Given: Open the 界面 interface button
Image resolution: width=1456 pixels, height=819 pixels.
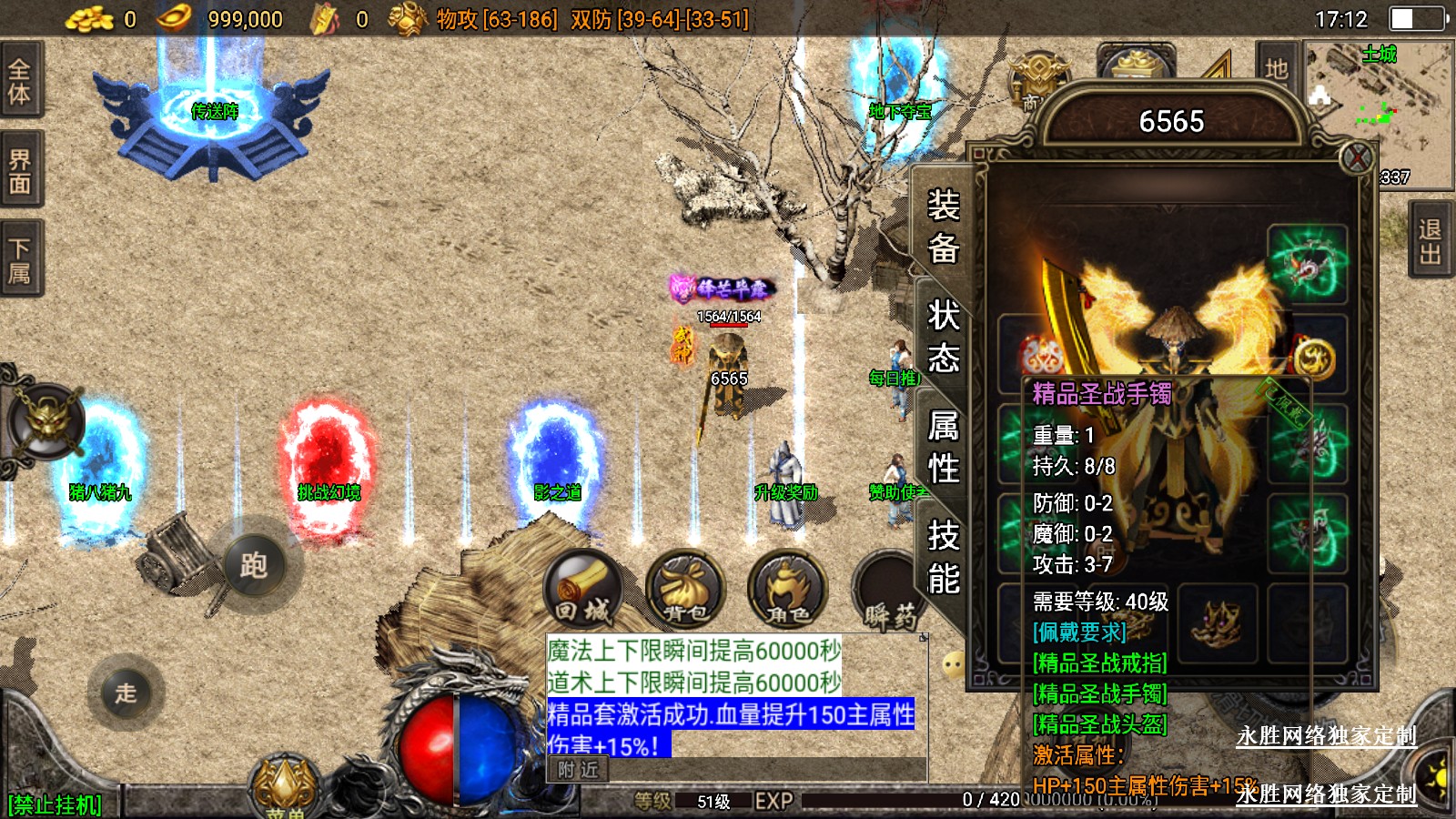Looking at the screenshot, I should 20,171.
